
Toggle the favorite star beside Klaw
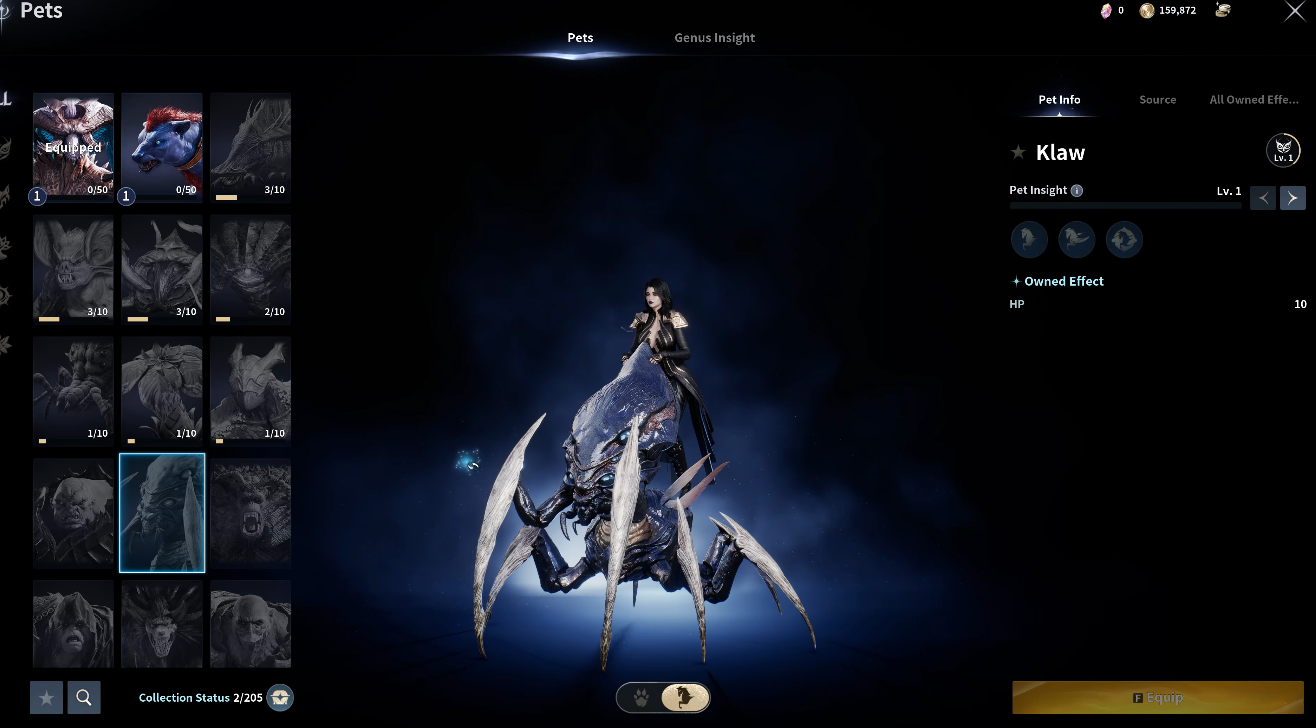[1018, 153]
